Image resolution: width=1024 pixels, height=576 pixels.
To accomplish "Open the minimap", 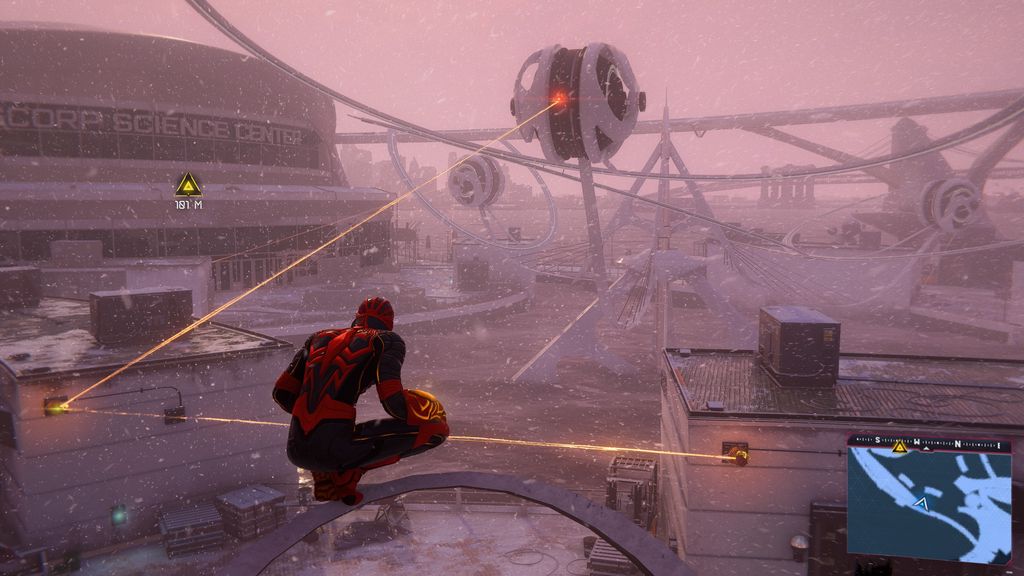I will tap(928, 505).
